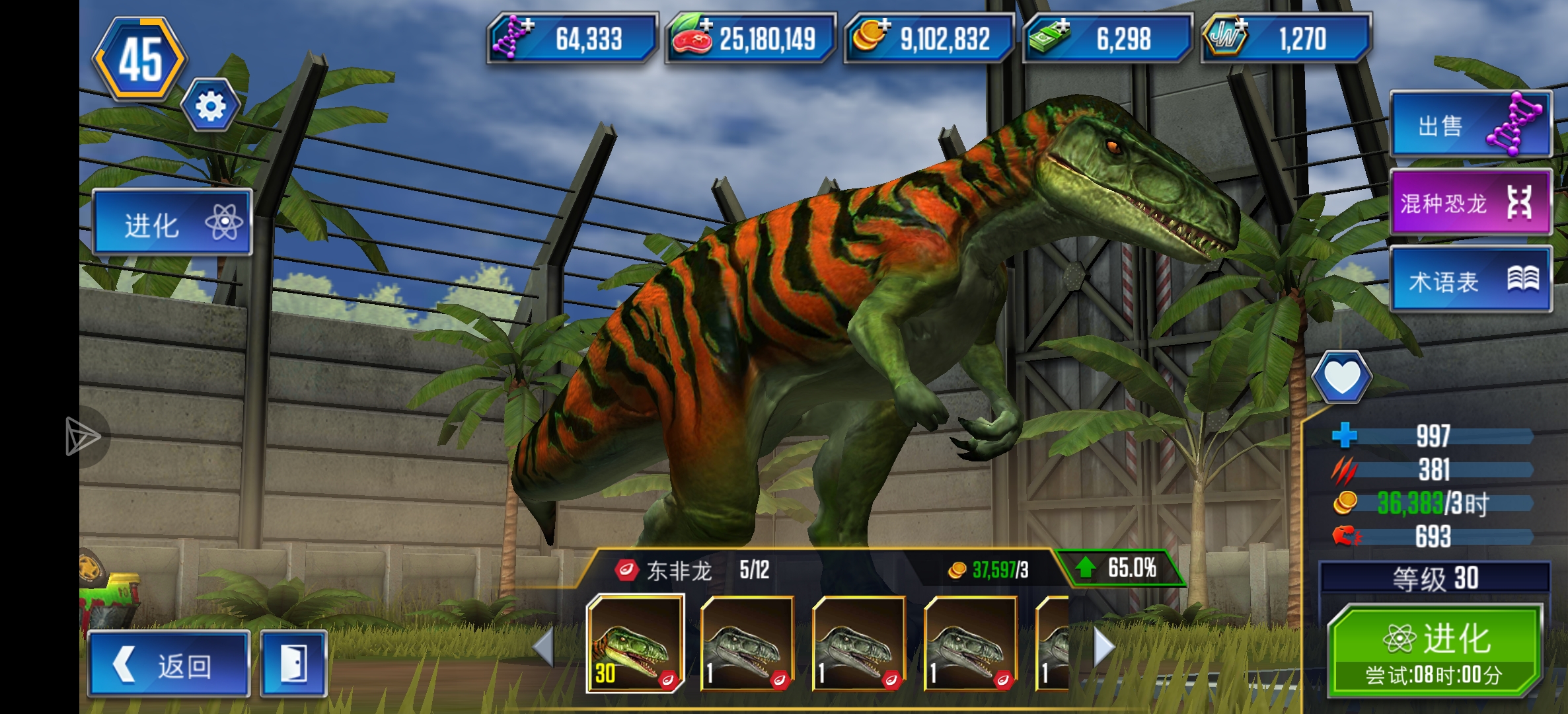Open the gear settings menu
This screenshot has width=1568, height=714.
[210, 106]
